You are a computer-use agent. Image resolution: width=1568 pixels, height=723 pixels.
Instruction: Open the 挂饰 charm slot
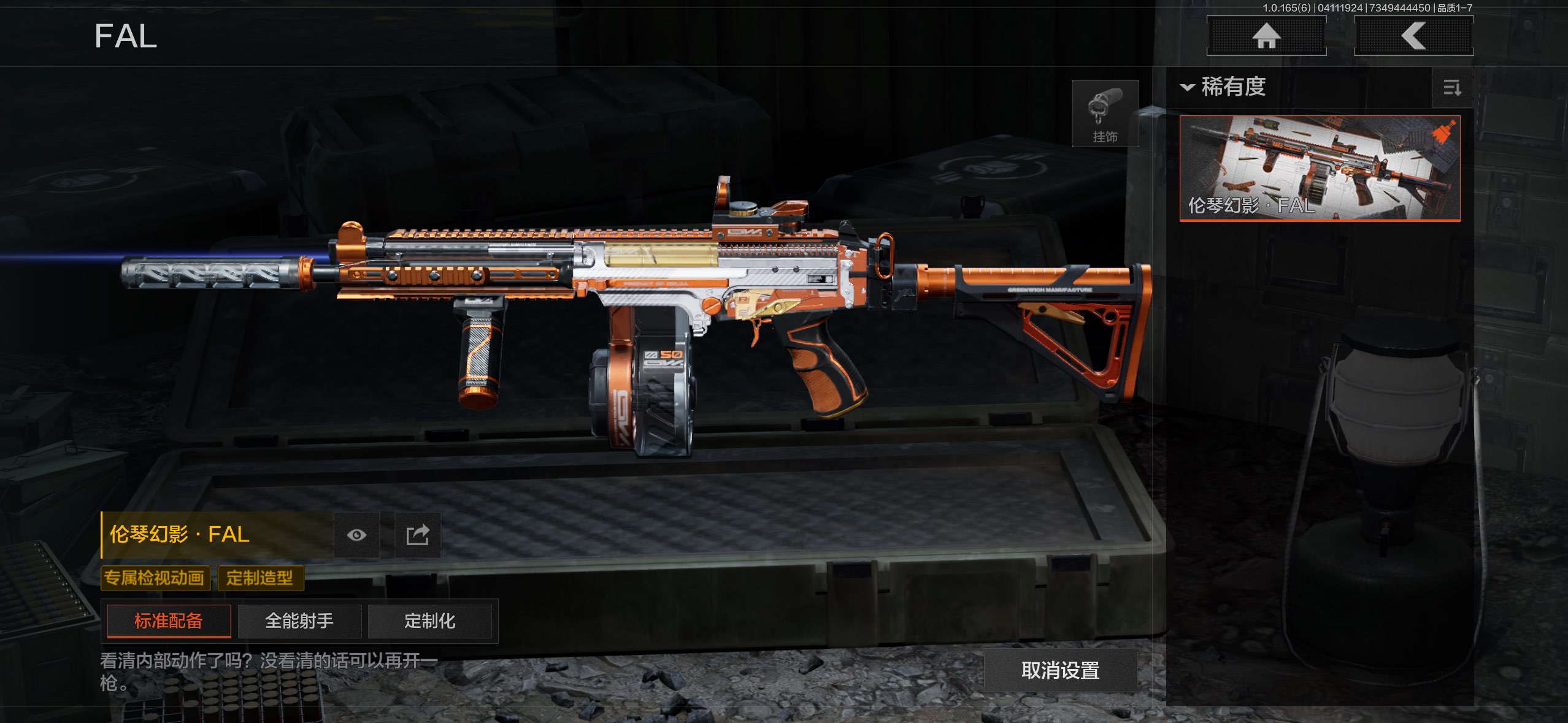(1105, 114)
